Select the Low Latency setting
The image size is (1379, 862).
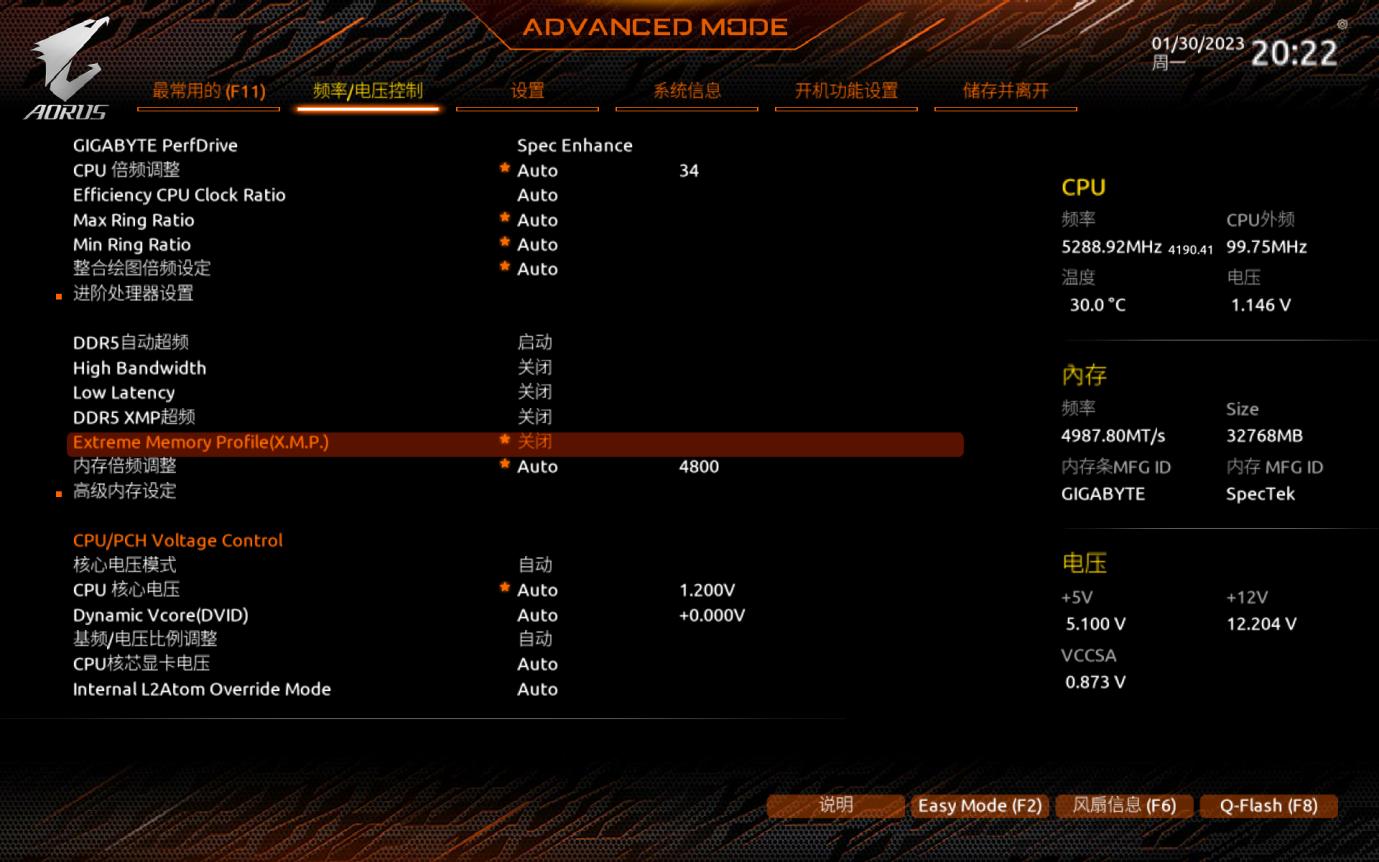click(124, 393)
